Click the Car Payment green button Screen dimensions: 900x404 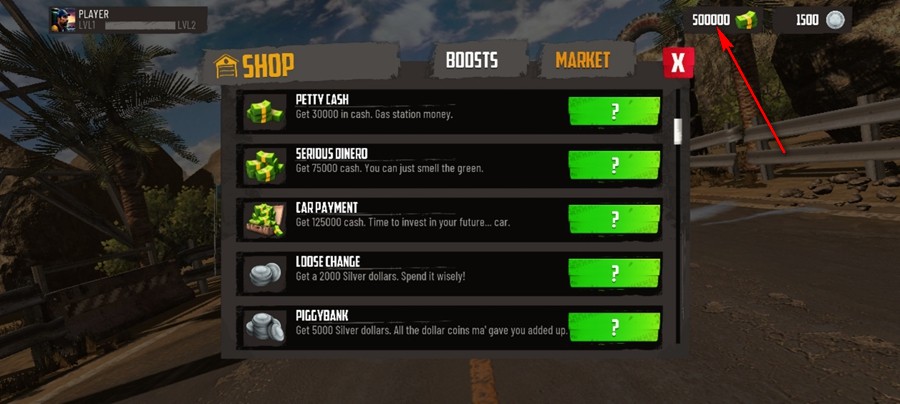614,218
